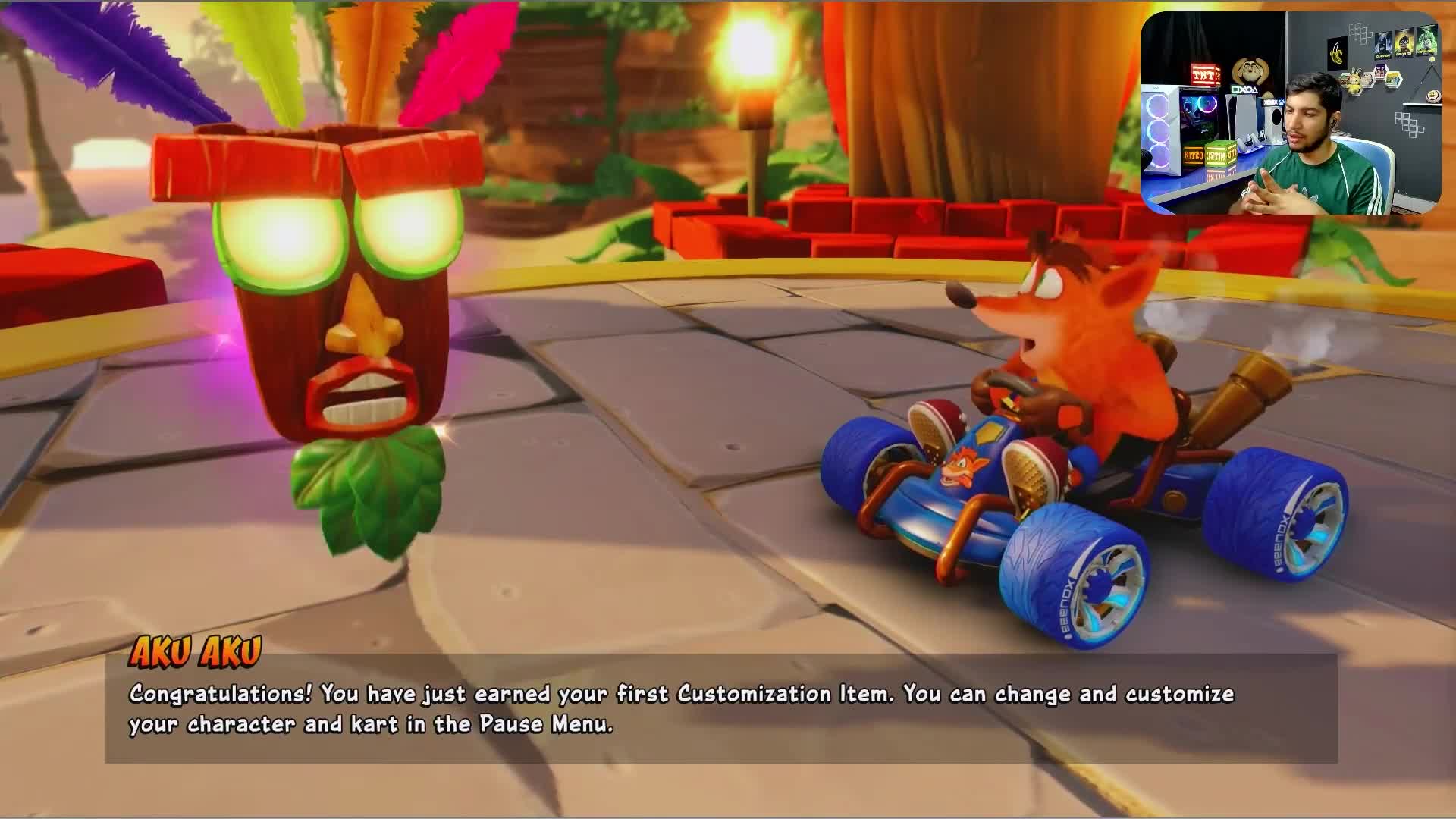This screenshot has width=1456, height=819.
Task: Select the streamer webcam overlay
Action: pyautogui.click(x=1291, y=113)
